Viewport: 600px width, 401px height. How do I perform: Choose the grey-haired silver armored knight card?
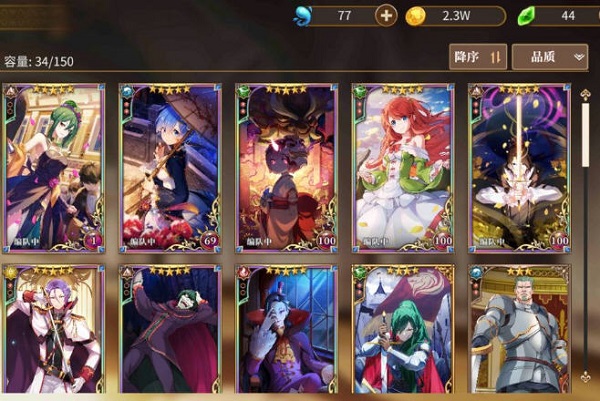520,330
